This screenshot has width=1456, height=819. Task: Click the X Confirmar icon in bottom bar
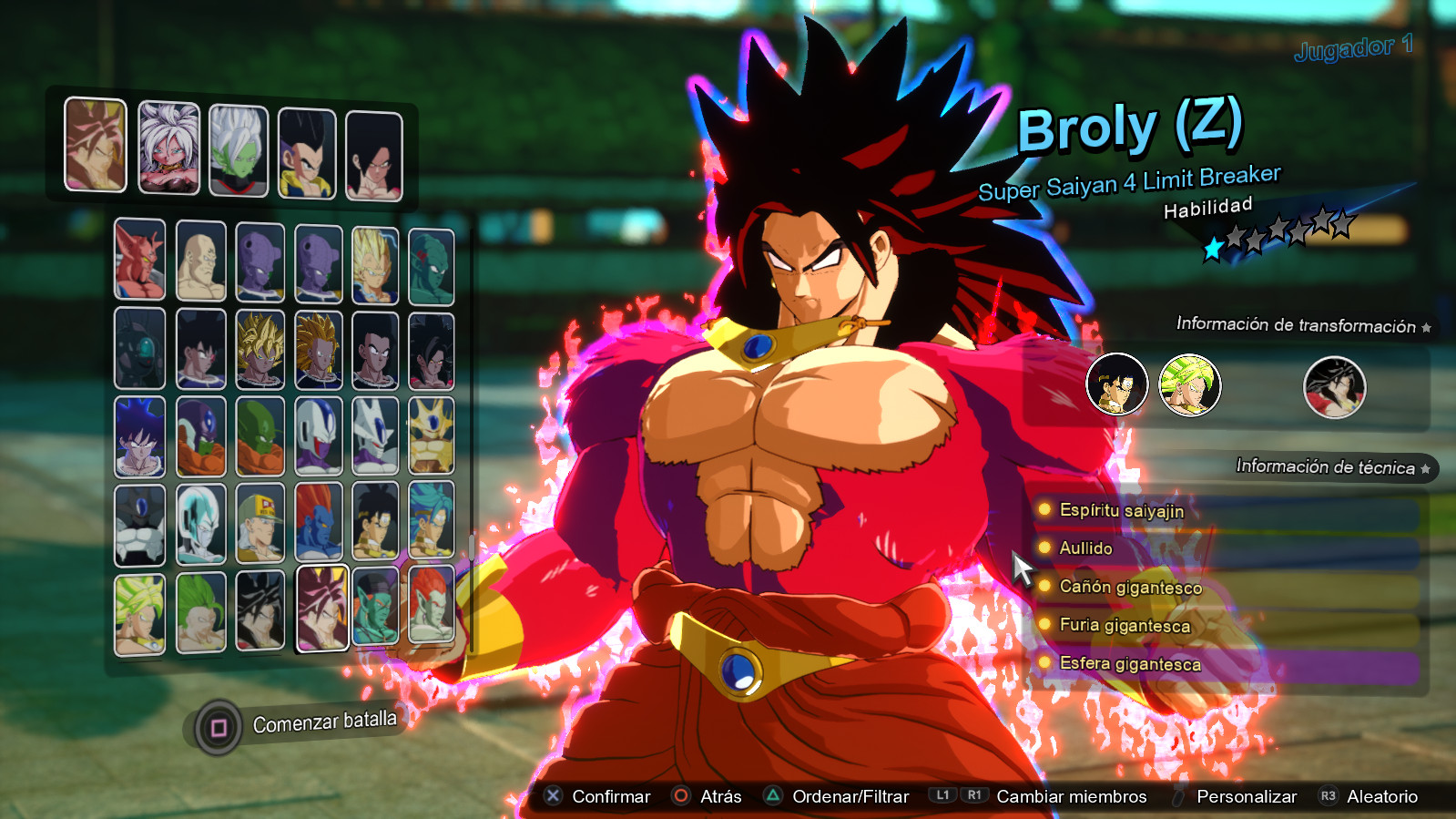point(552,795)
